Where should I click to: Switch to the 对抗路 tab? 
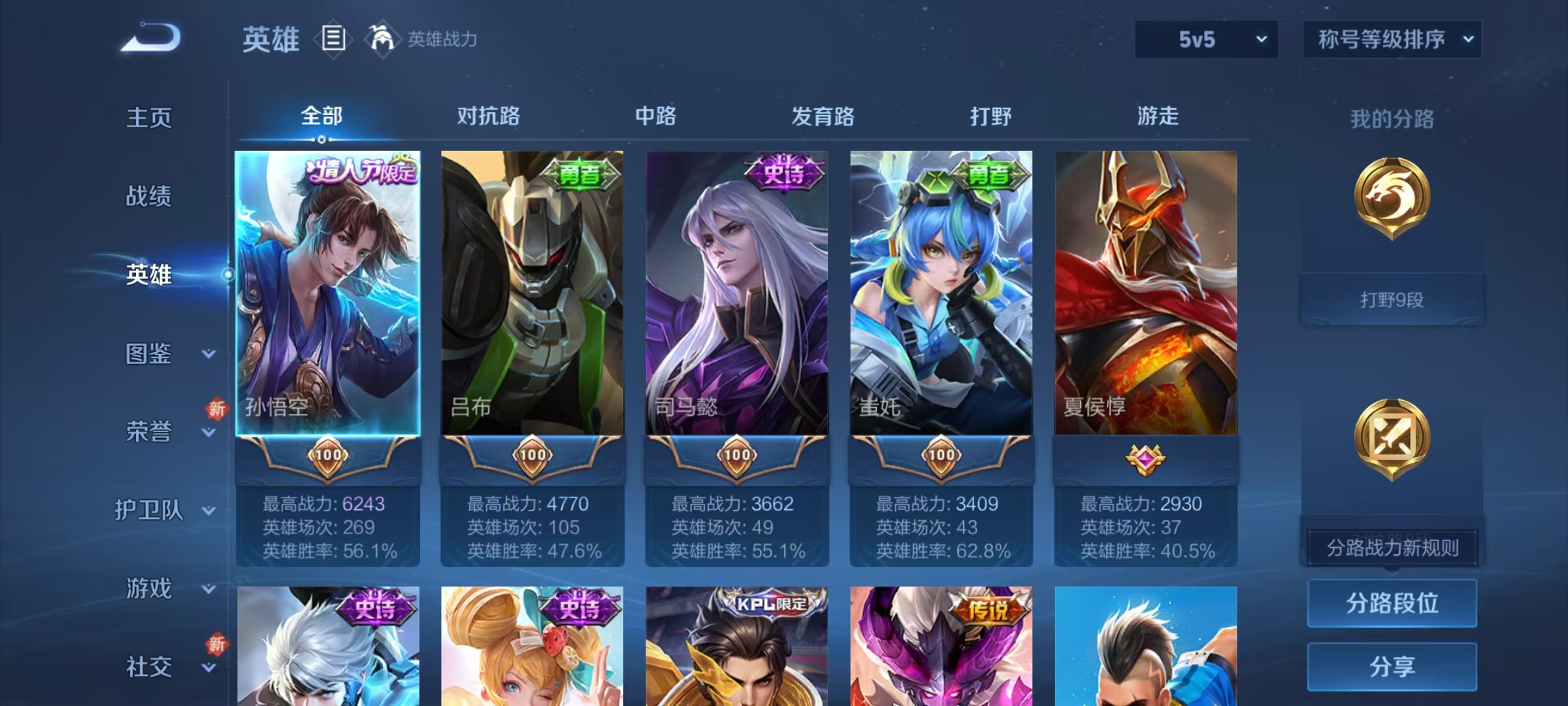pos(490,116)
